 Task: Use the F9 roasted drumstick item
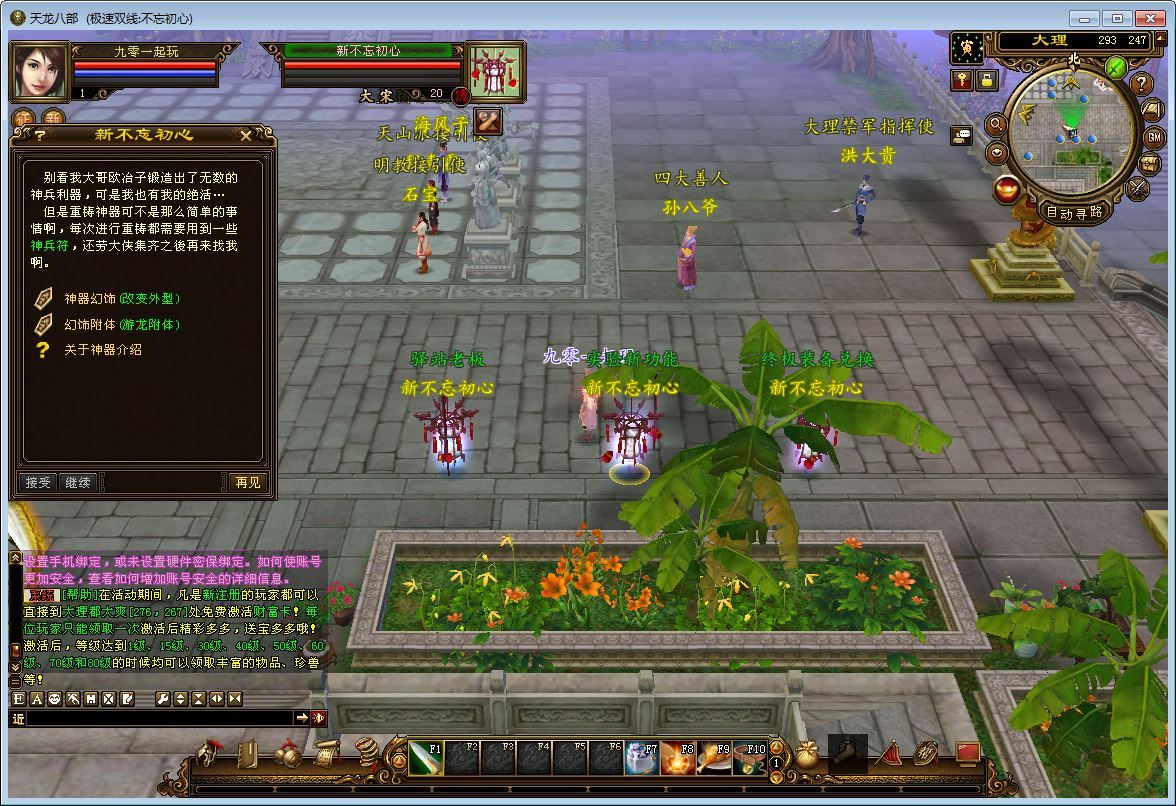[714, 759]
